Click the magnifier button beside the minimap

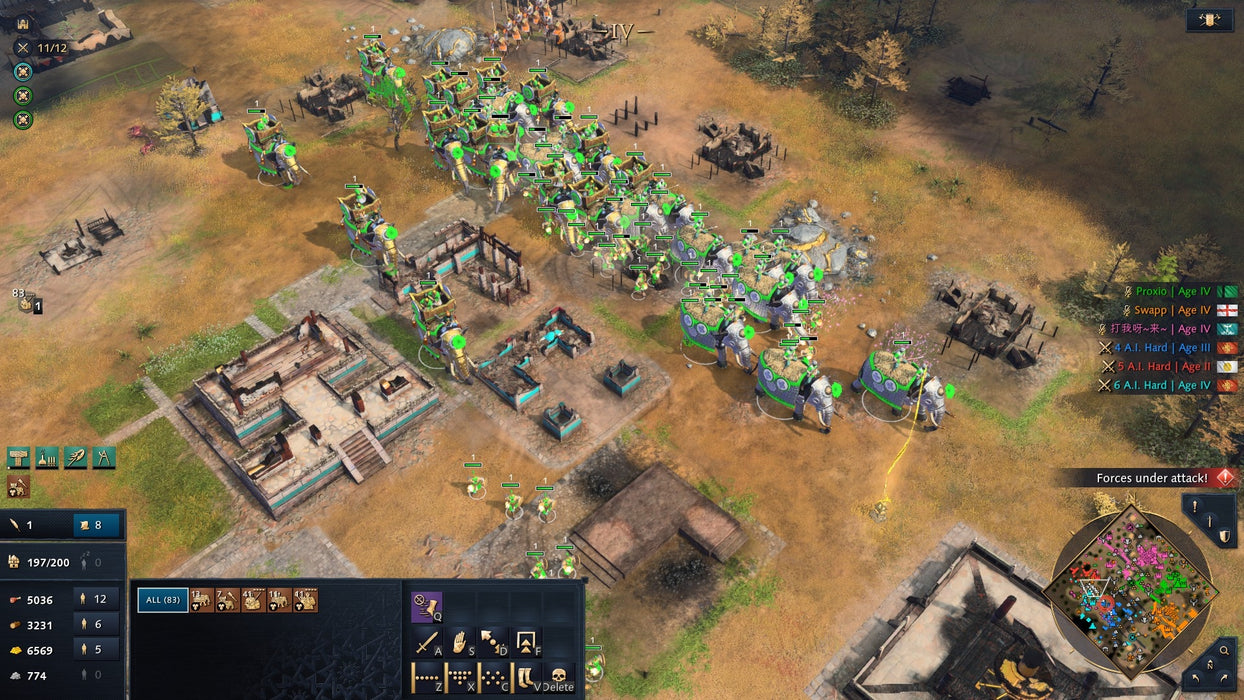click(x=1223, y=651)
